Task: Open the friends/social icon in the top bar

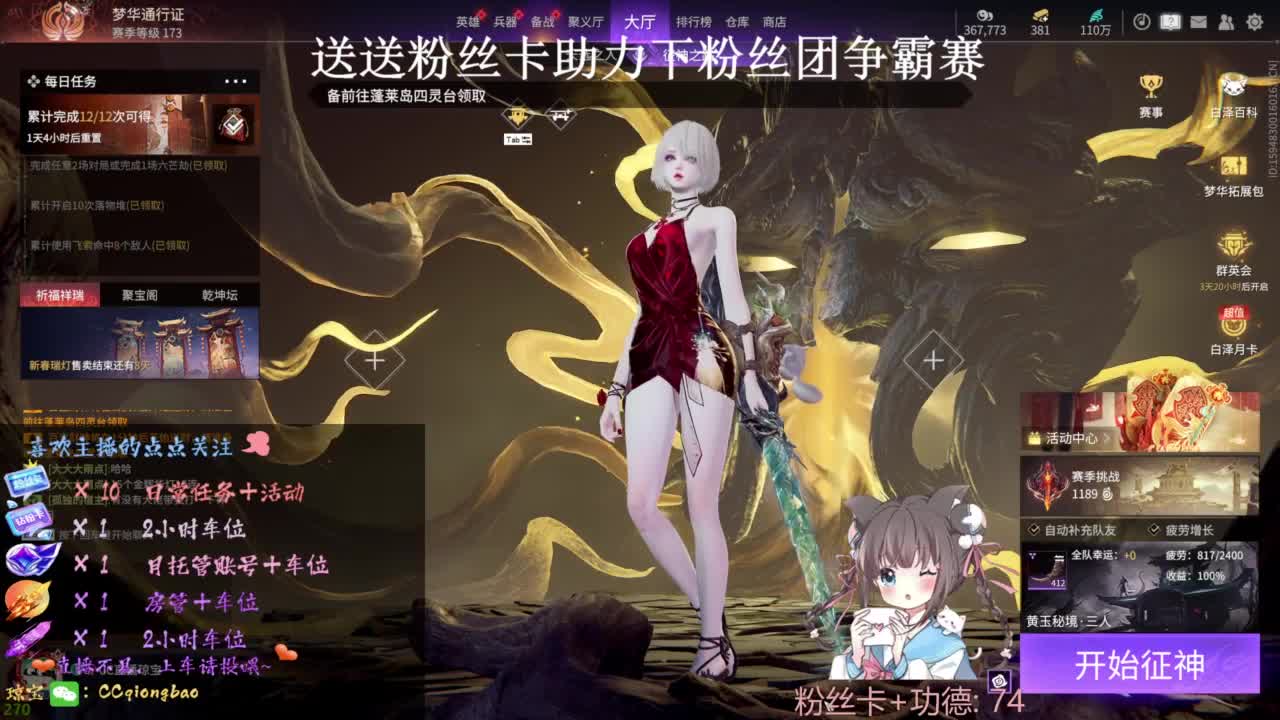Action: (1227, 21)
